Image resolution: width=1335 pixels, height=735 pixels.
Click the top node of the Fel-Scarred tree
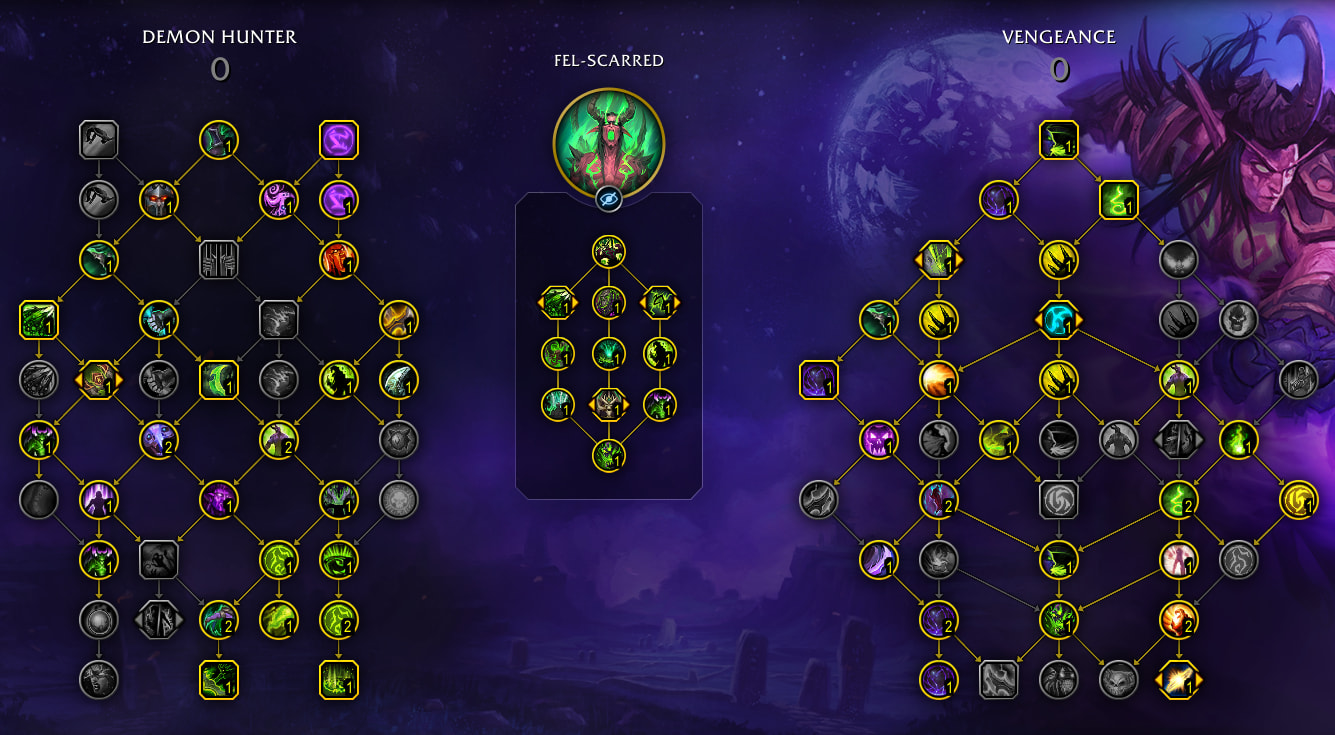pyautogui.click(x=608, y=251)
